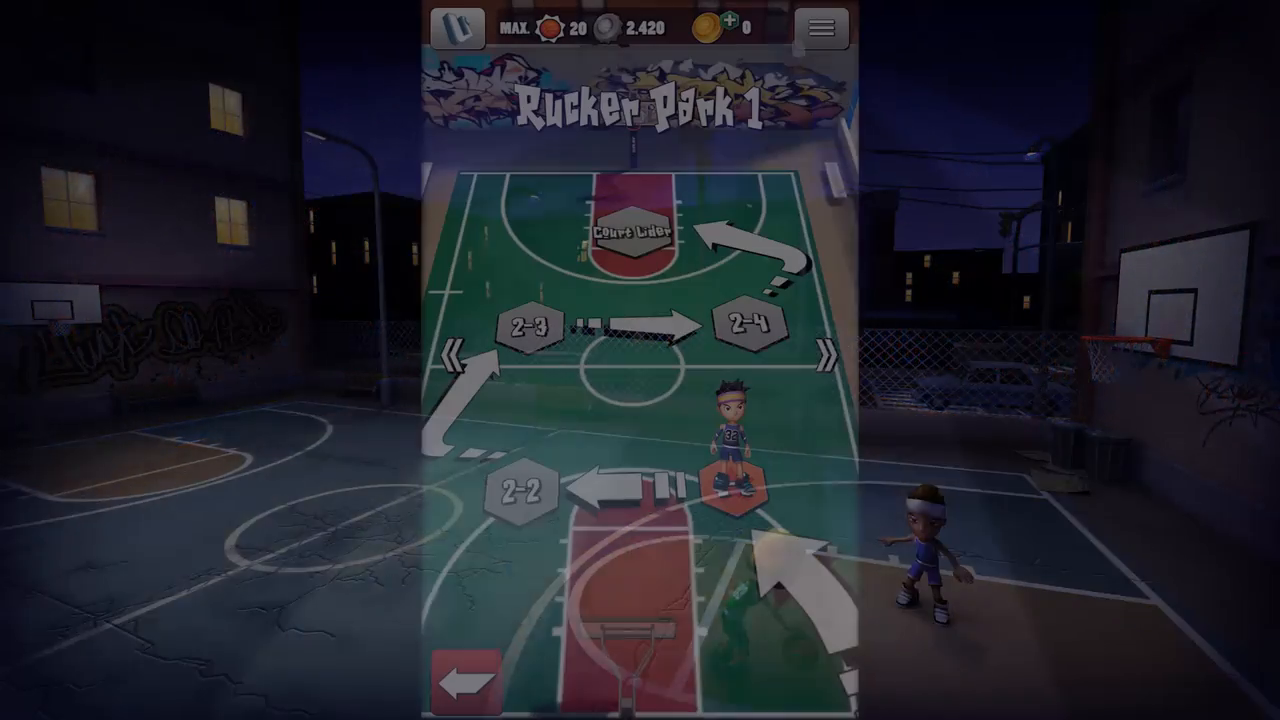Go to the previous court with the left chevrons

point(452,355)
